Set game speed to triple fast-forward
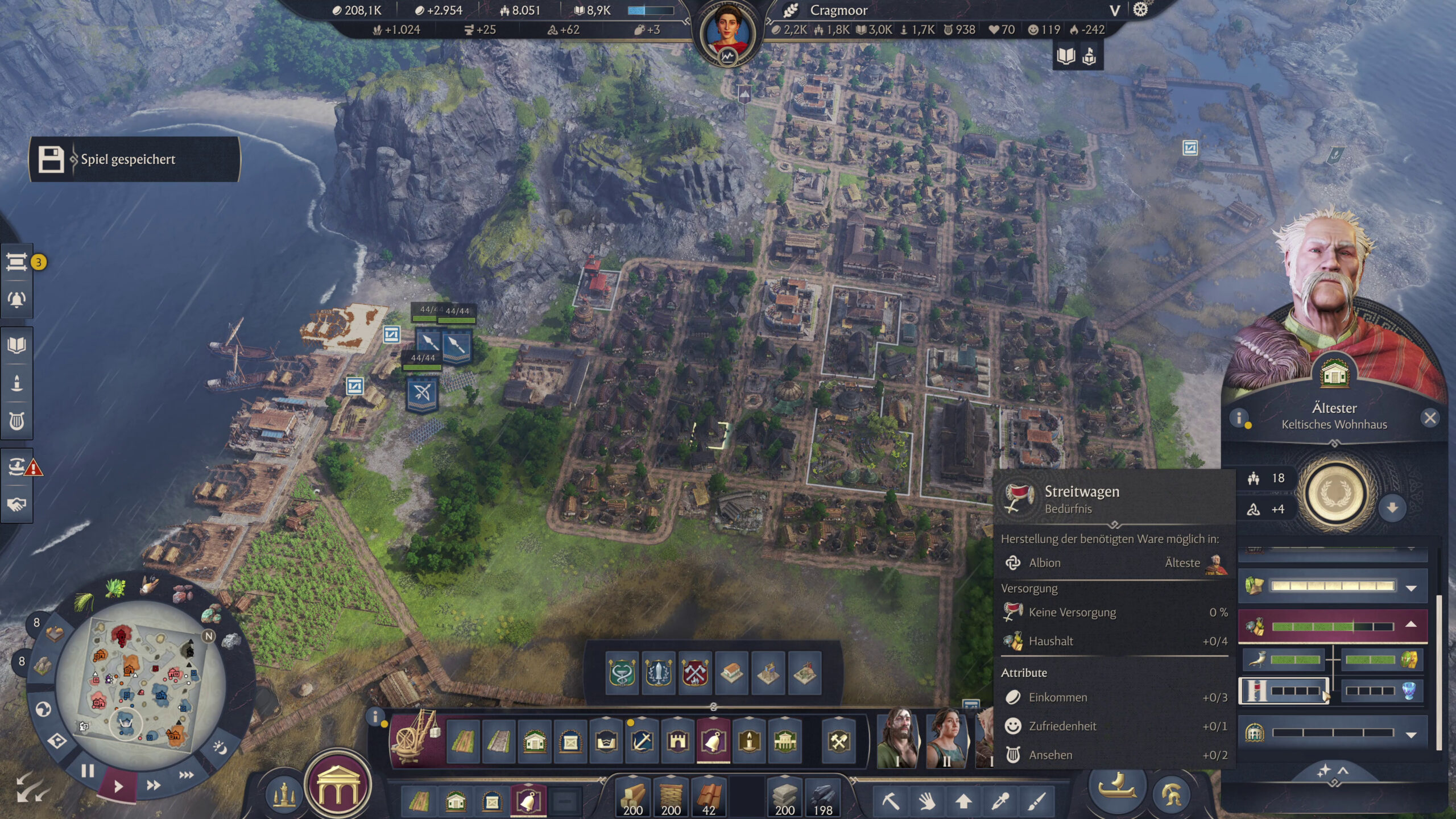This screenshot has height=819, width=1456. pos(186,775)
